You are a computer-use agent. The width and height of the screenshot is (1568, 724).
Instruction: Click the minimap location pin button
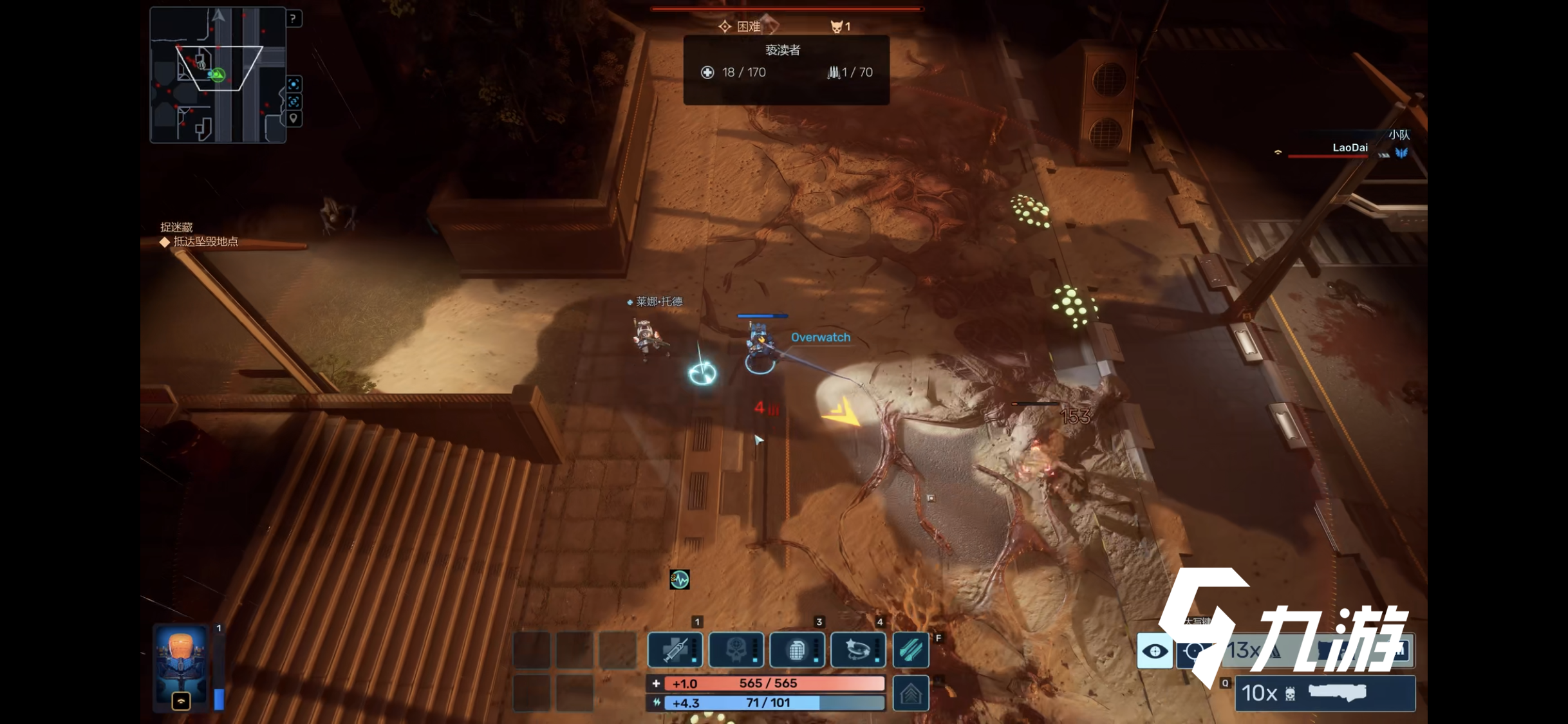coord(294,118)
